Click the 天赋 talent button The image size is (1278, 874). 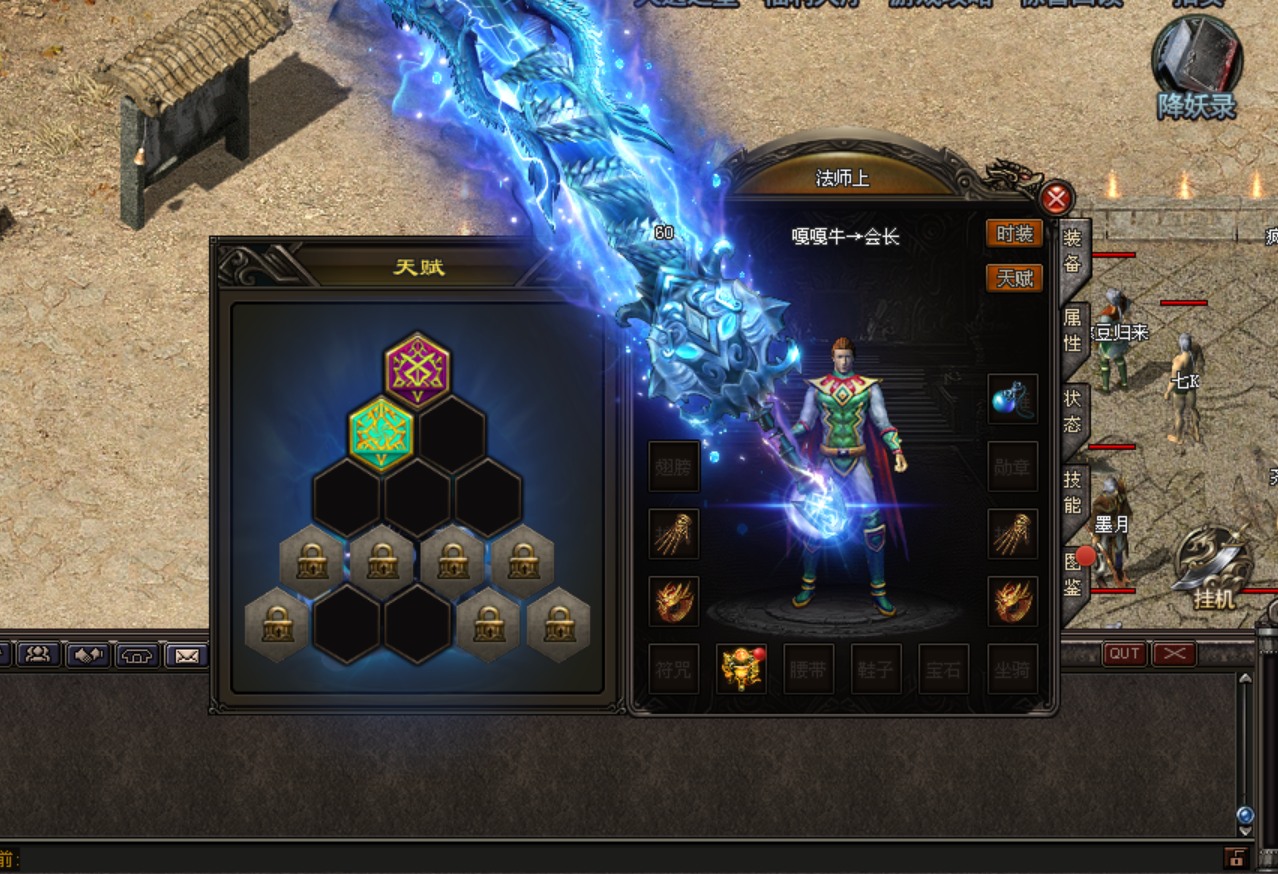click(x=1014, y=278)
